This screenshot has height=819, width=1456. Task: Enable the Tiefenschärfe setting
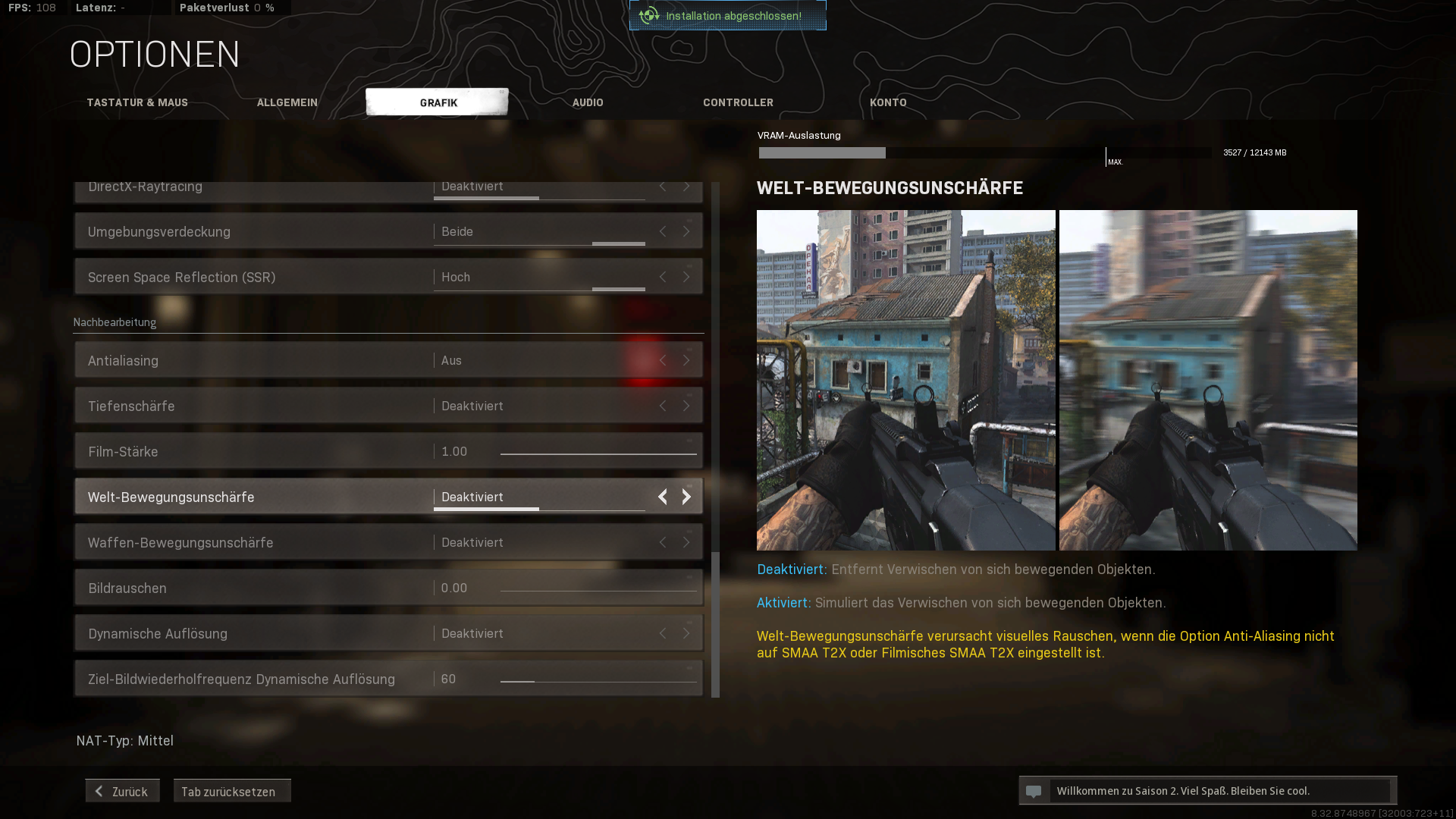pyautogui.click(x=686, y=406)
